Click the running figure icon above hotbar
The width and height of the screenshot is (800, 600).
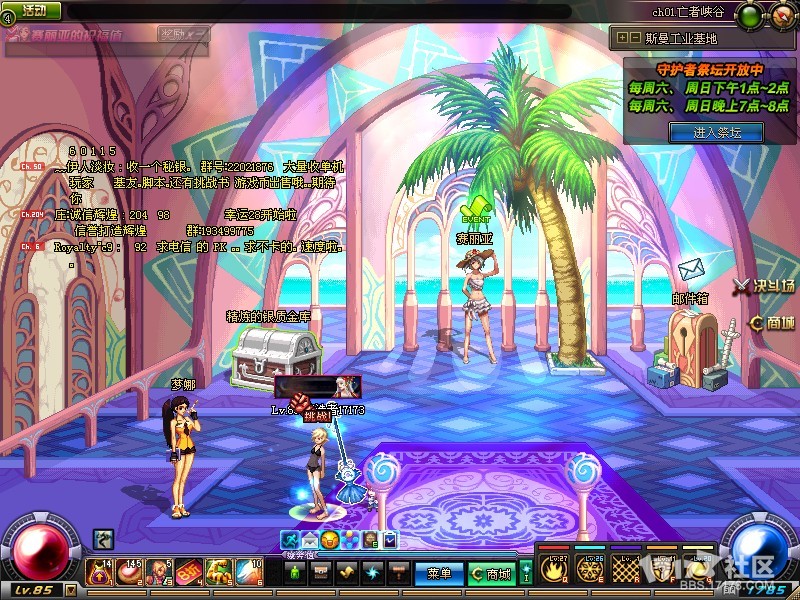[x=292, y=540]
